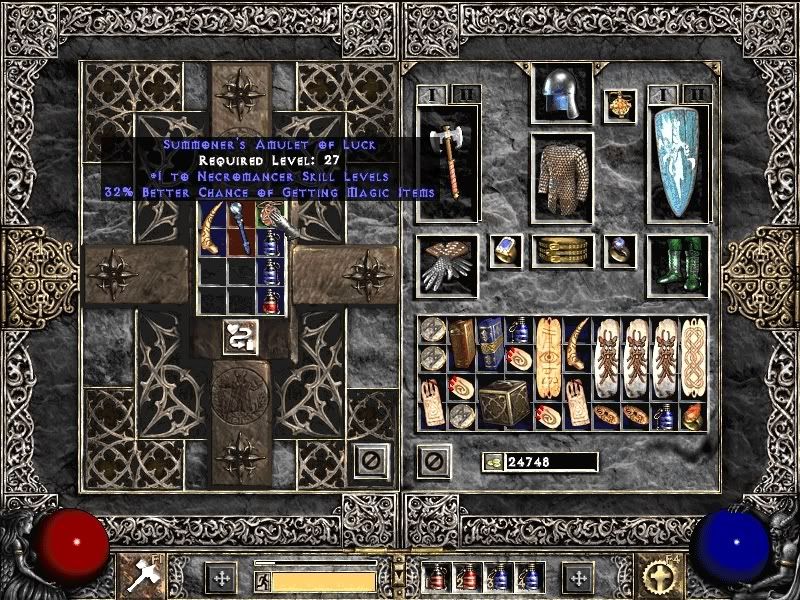Click the gold coin drop button

pos(492,462)
